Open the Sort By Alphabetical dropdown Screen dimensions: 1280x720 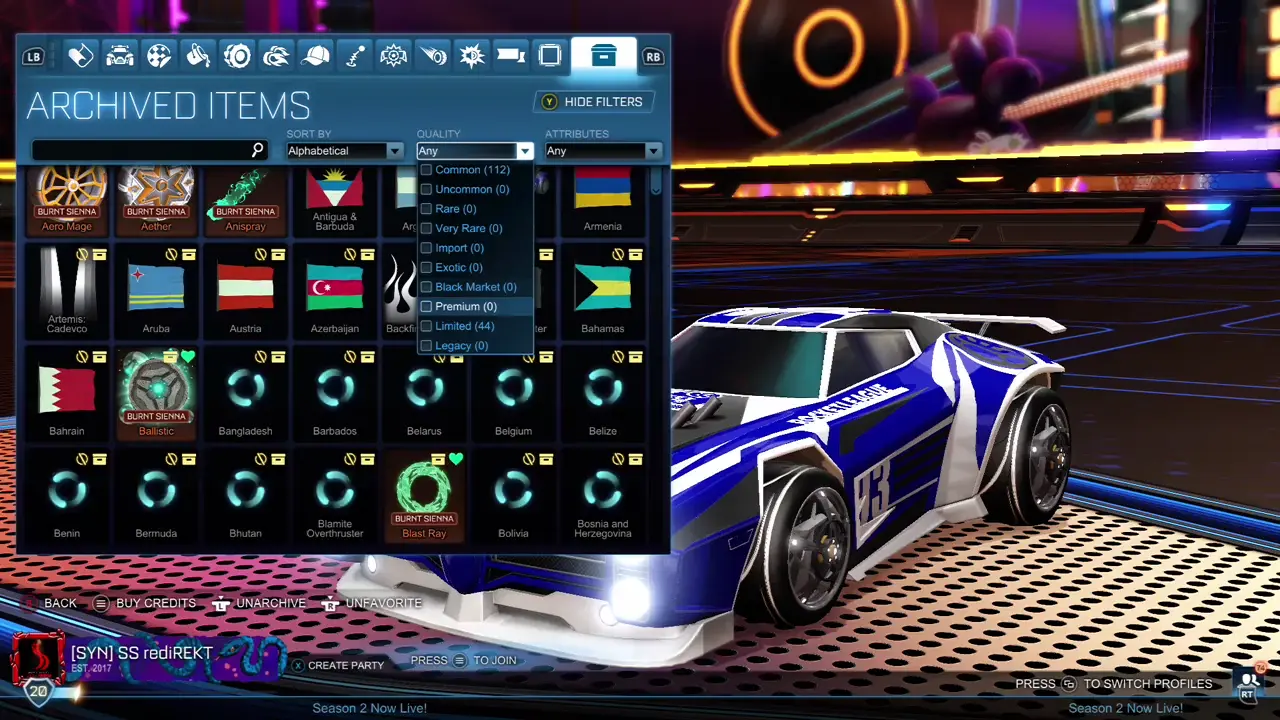point(343,150)
